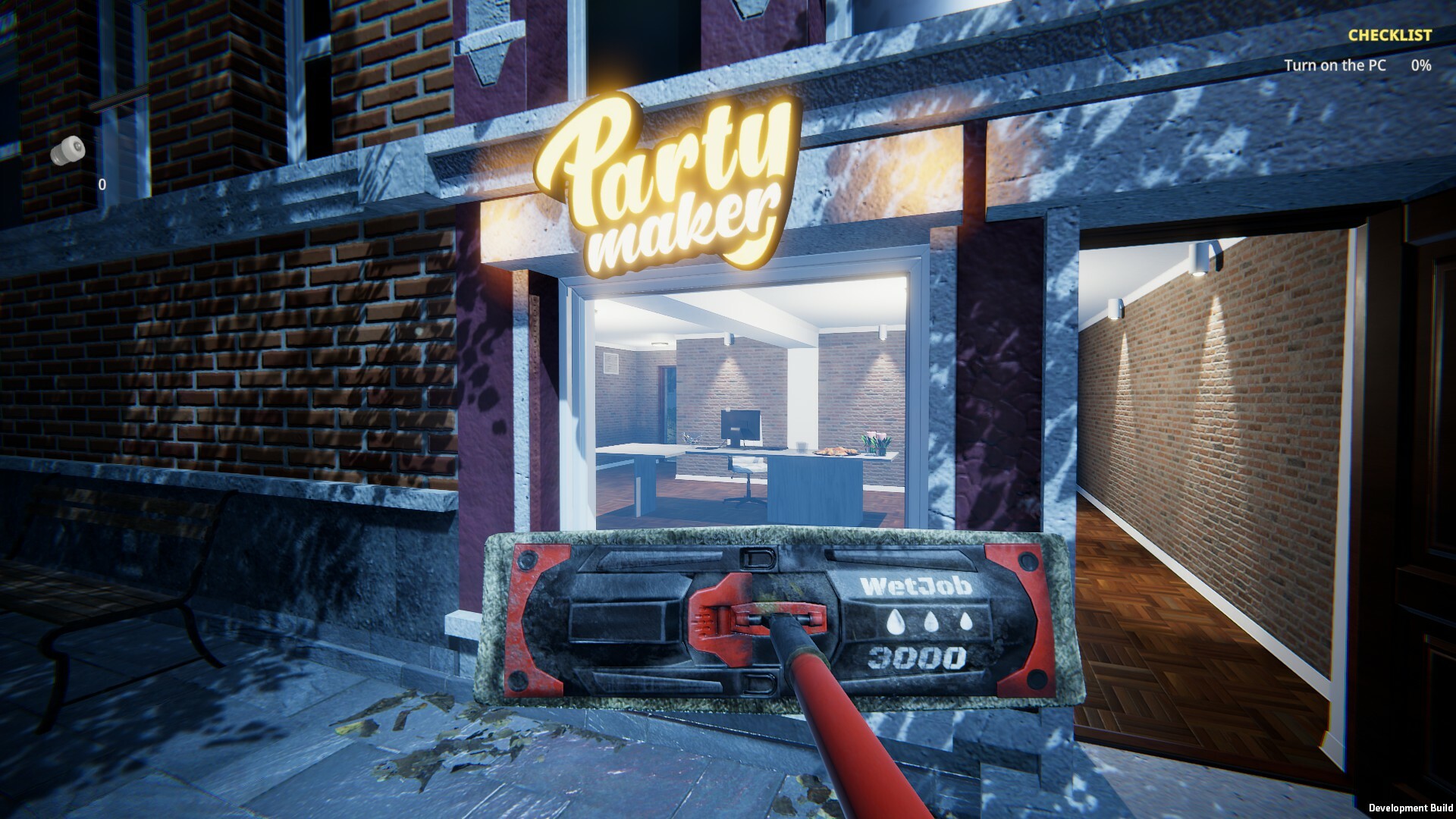Expand the CHECKLIST panel header

point(1389,35)
